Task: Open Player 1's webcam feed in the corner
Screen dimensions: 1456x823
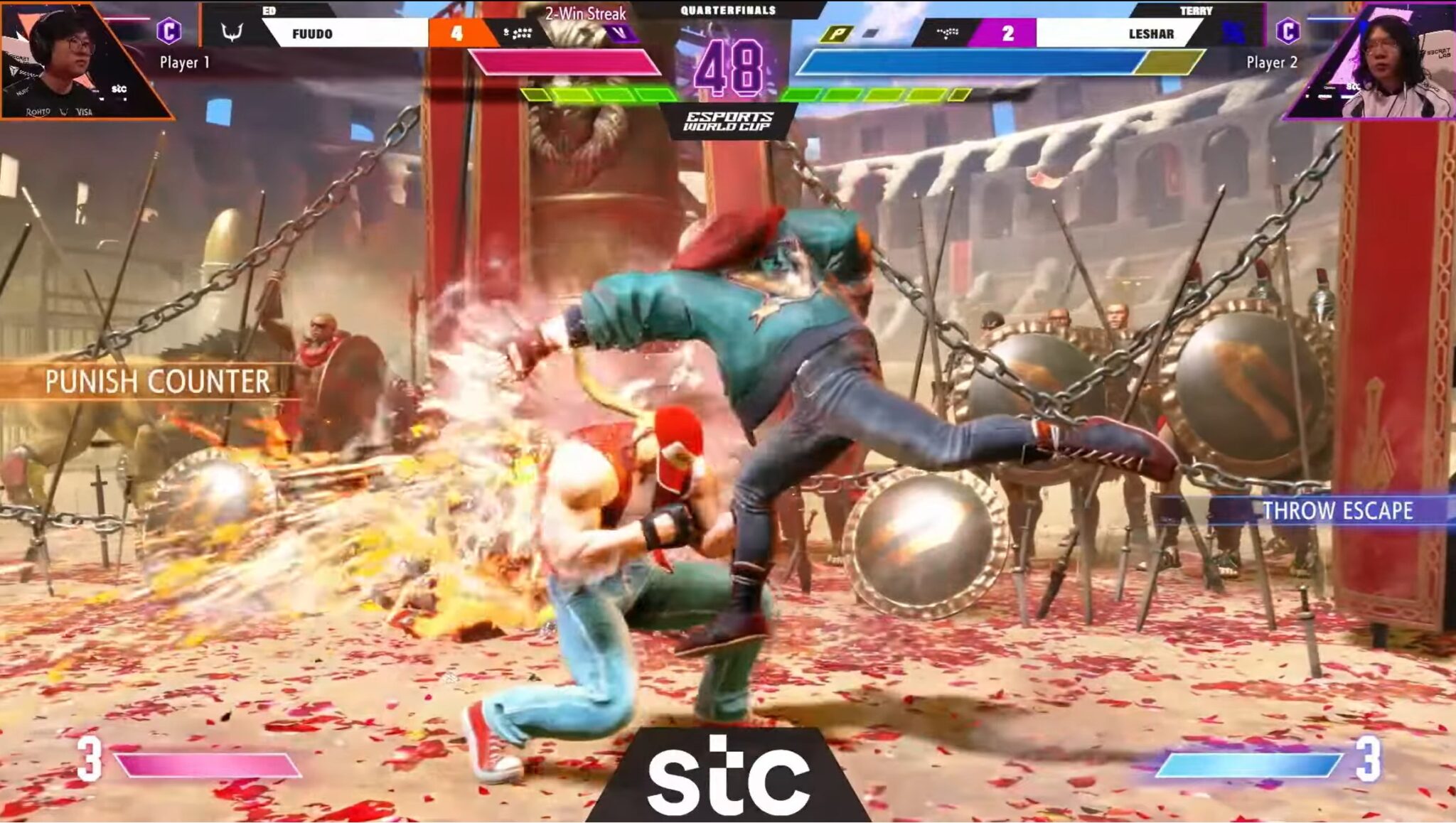Action: click(63, 57)
